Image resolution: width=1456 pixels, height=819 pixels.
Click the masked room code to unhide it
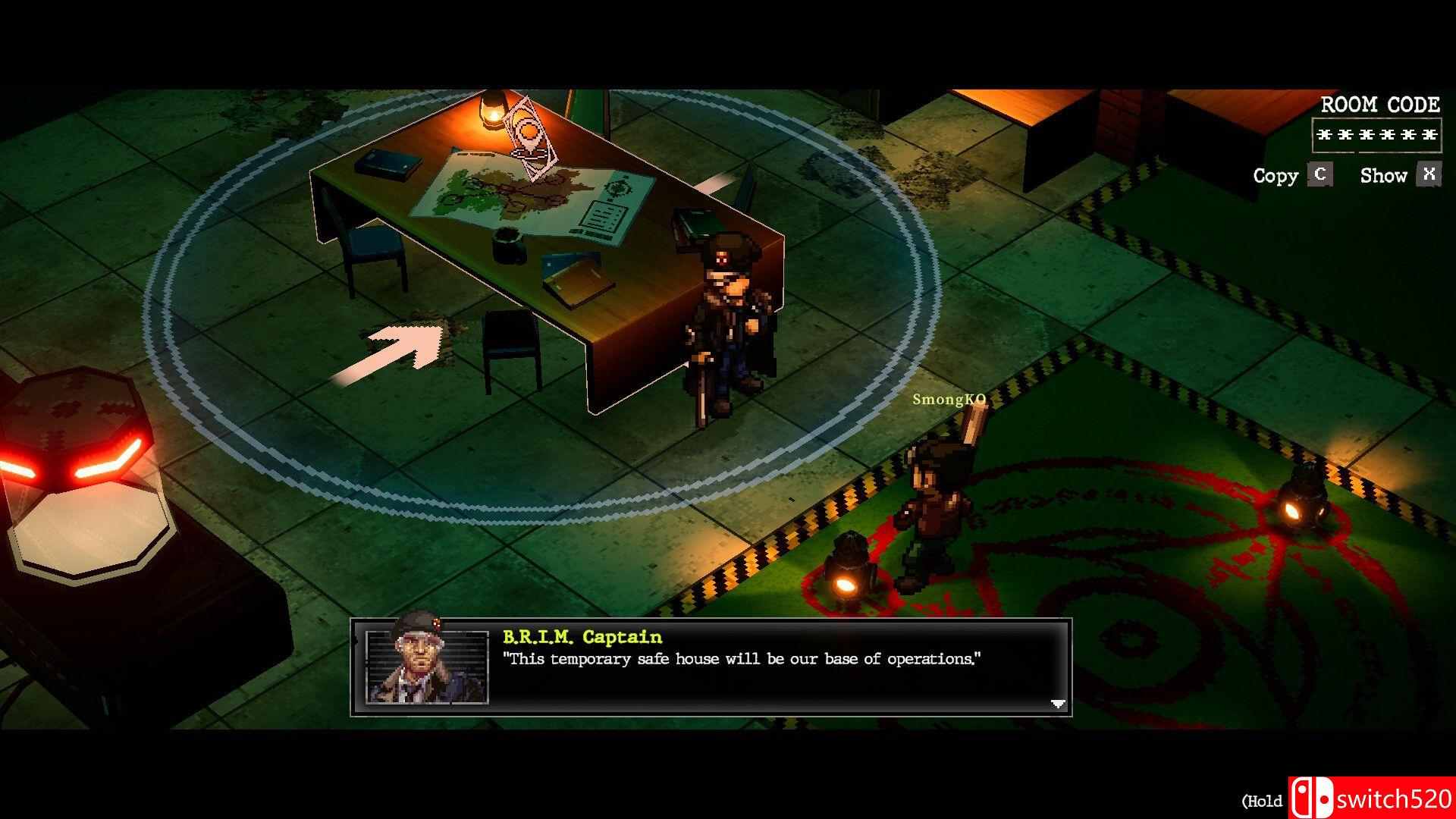[1376, 136]
